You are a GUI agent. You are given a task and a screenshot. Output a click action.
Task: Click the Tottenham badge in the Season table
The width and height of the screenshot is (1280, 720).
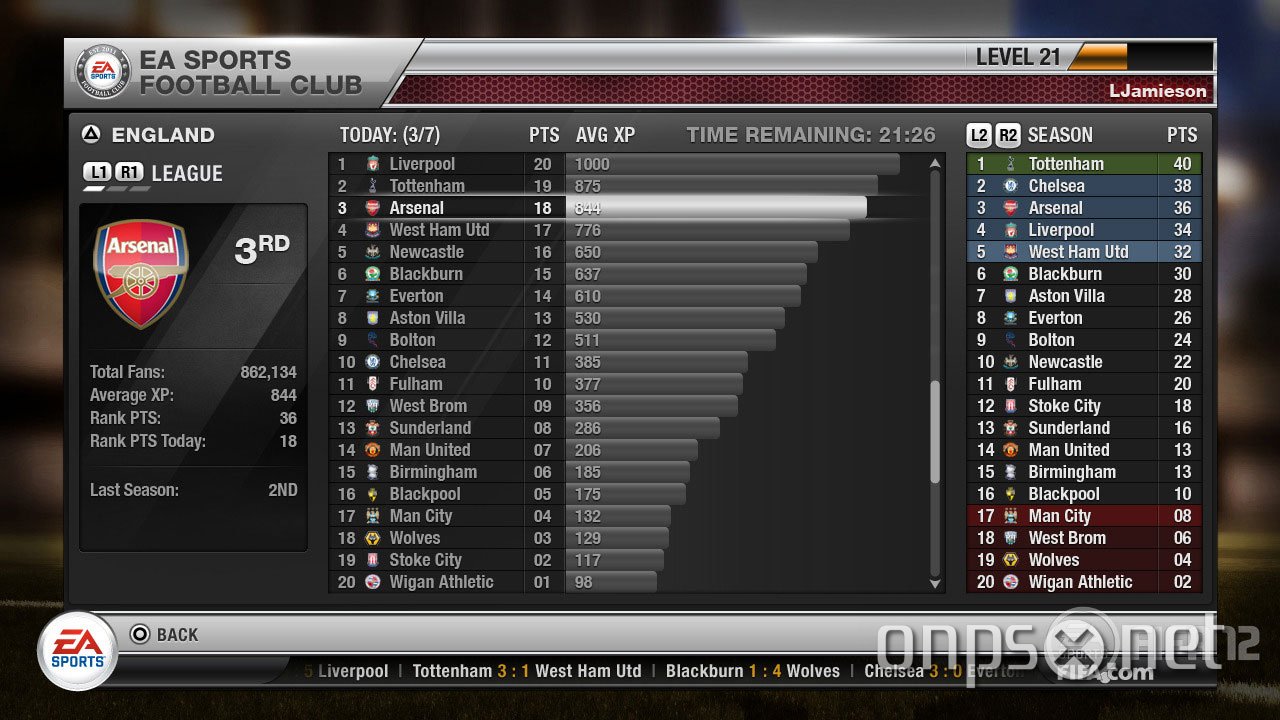(1010, 163)
